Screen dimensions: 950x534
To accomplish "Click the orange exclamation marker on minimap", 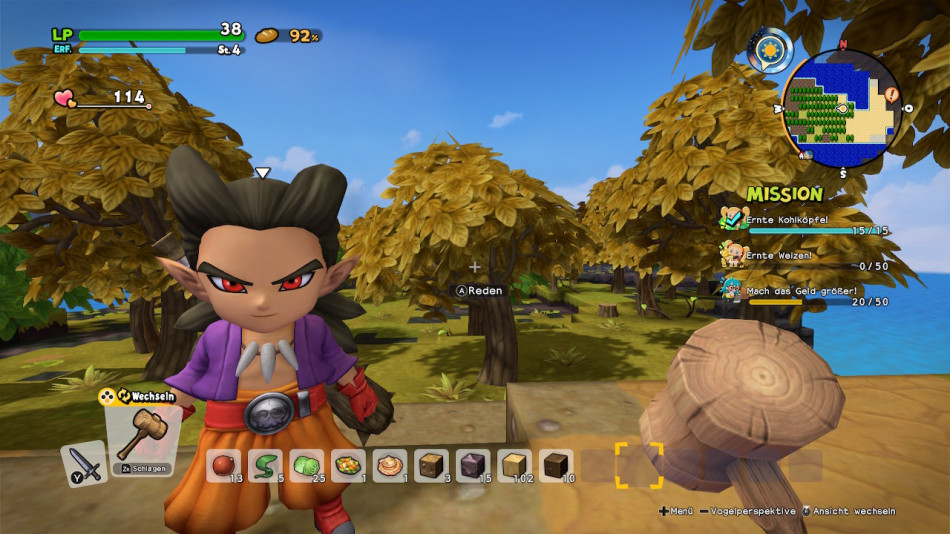I will pyautogui.click(x=891, y=96).
